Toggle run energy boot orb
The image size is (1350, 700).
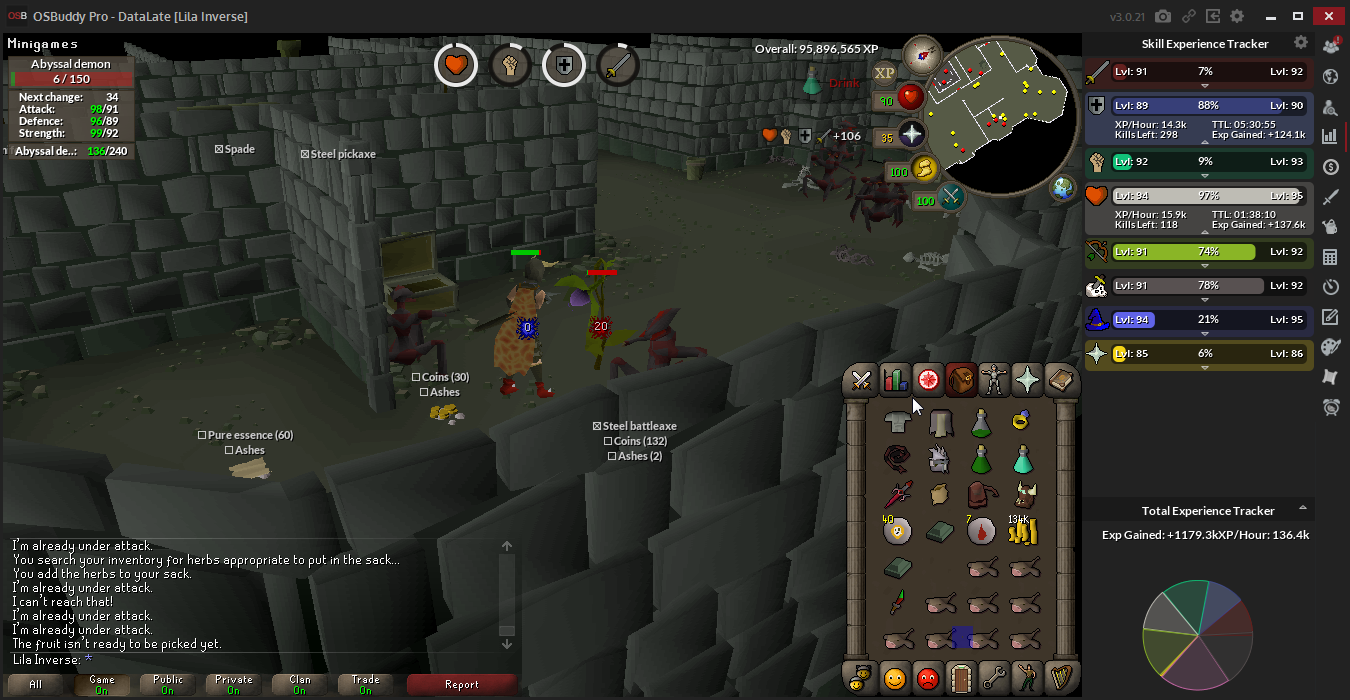click(925, 169)
